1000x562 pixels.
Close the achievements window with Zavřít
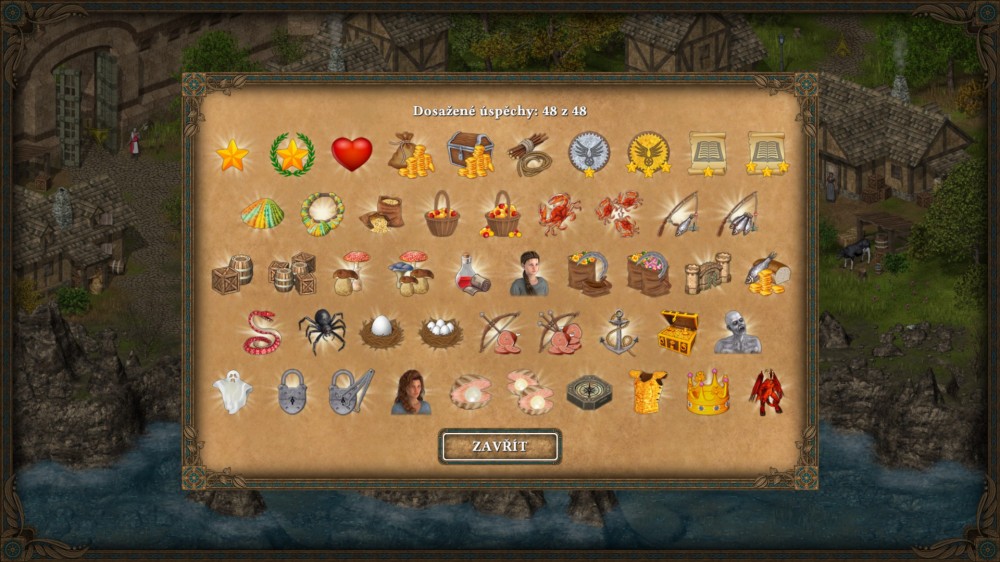[500, 446]
